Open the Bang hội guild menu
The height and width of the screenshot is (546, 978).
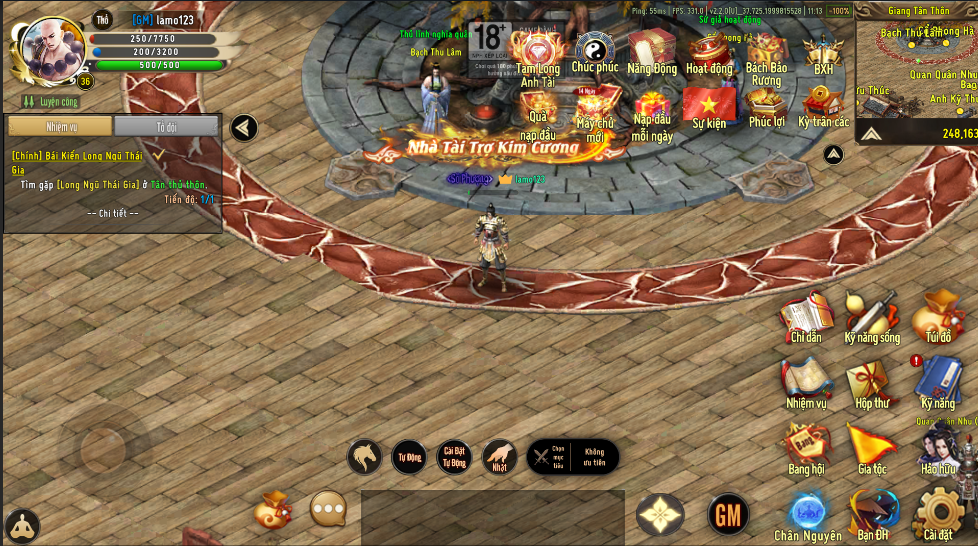coord(806,448)
